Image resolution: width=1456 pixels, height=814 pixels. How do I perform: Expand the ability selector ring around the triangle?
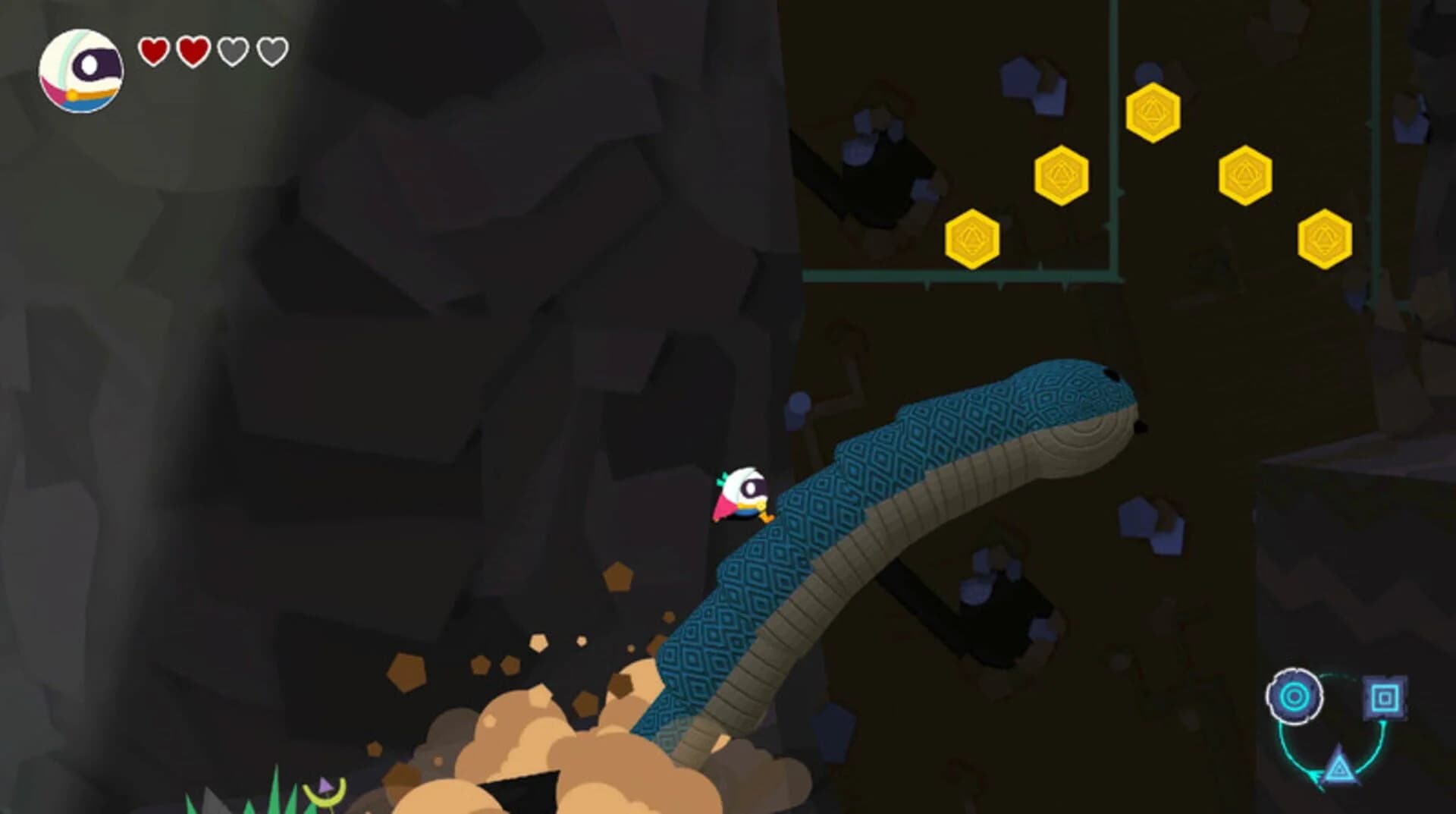point(1338,768)
